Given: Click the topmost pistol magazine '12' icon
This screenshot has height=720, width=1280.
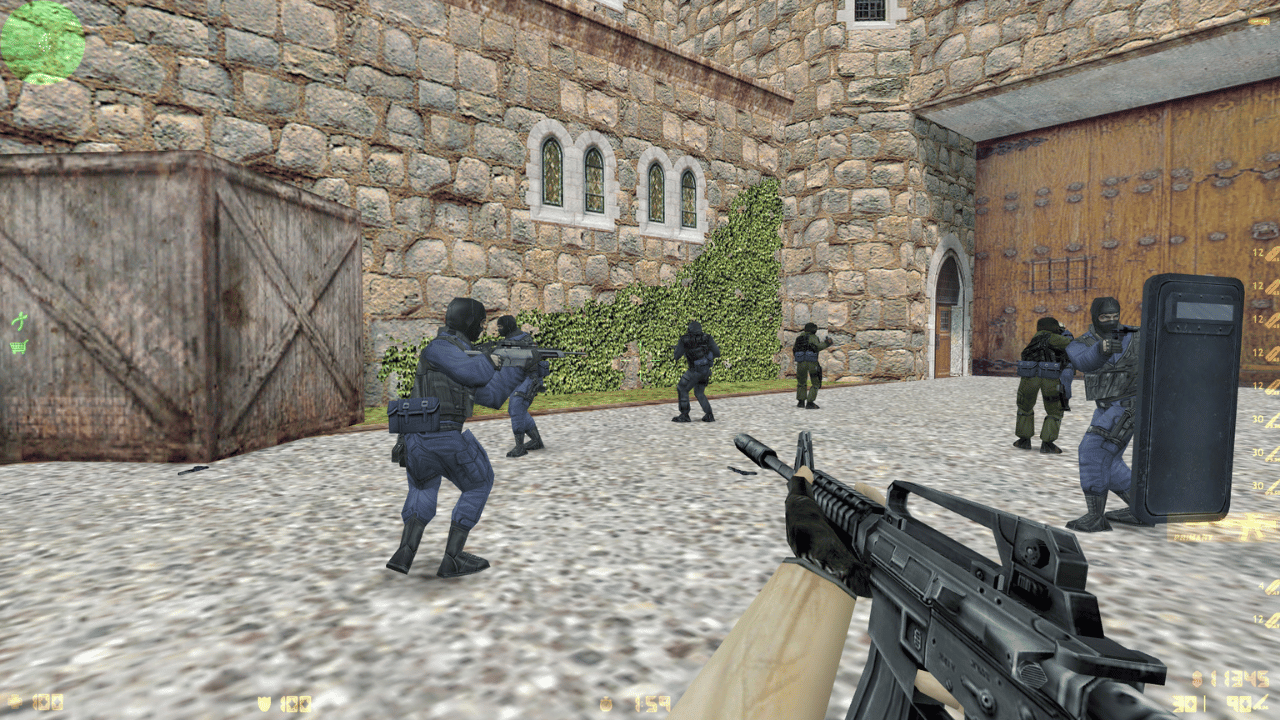Looking at the screenshot, I should pyautogui.click(x=1256, y=251).
